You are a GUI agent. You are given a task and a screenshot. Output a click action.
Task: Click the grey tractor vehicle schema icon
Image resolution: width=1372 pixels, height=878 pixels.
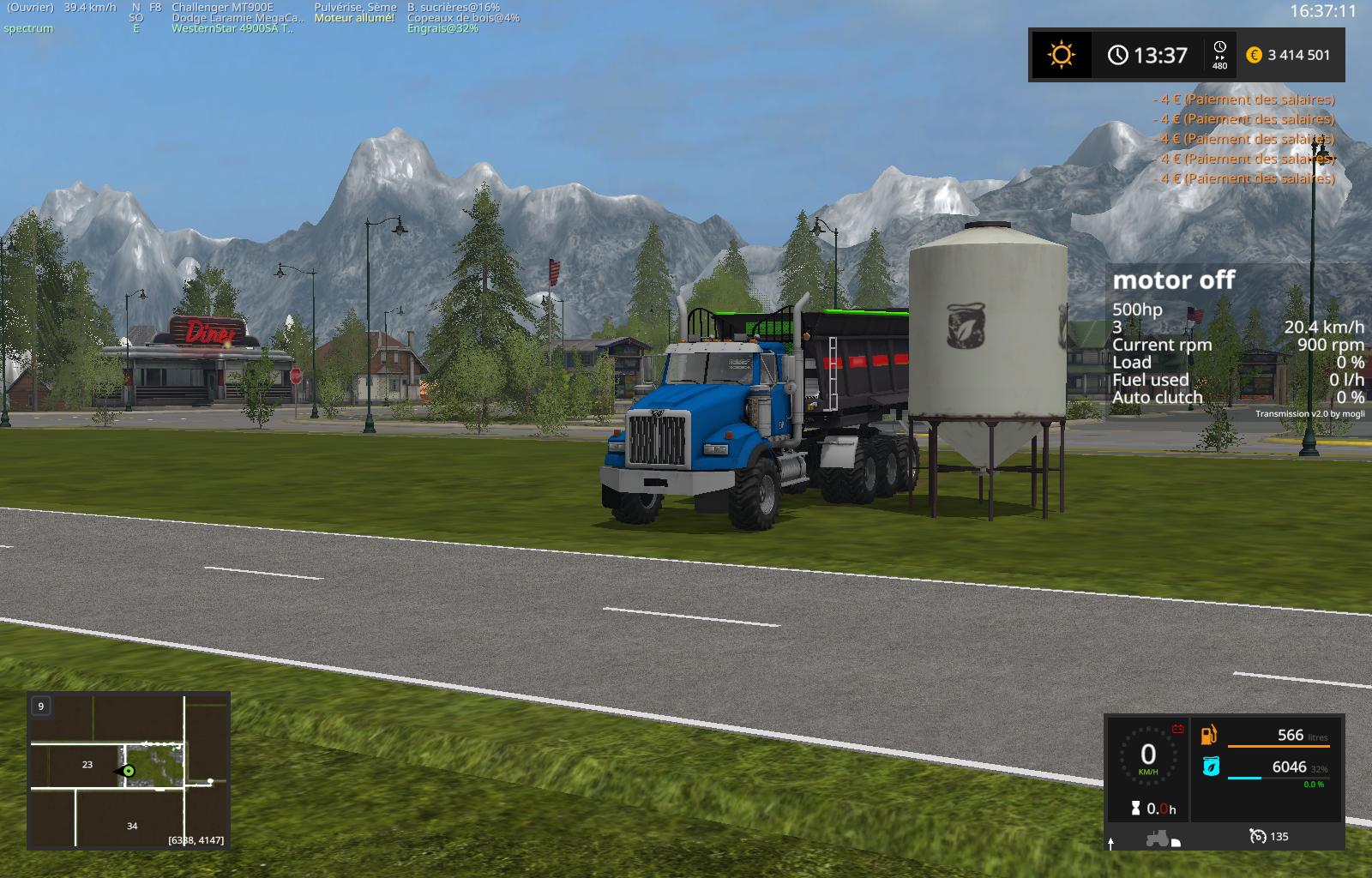[1158, 838]
